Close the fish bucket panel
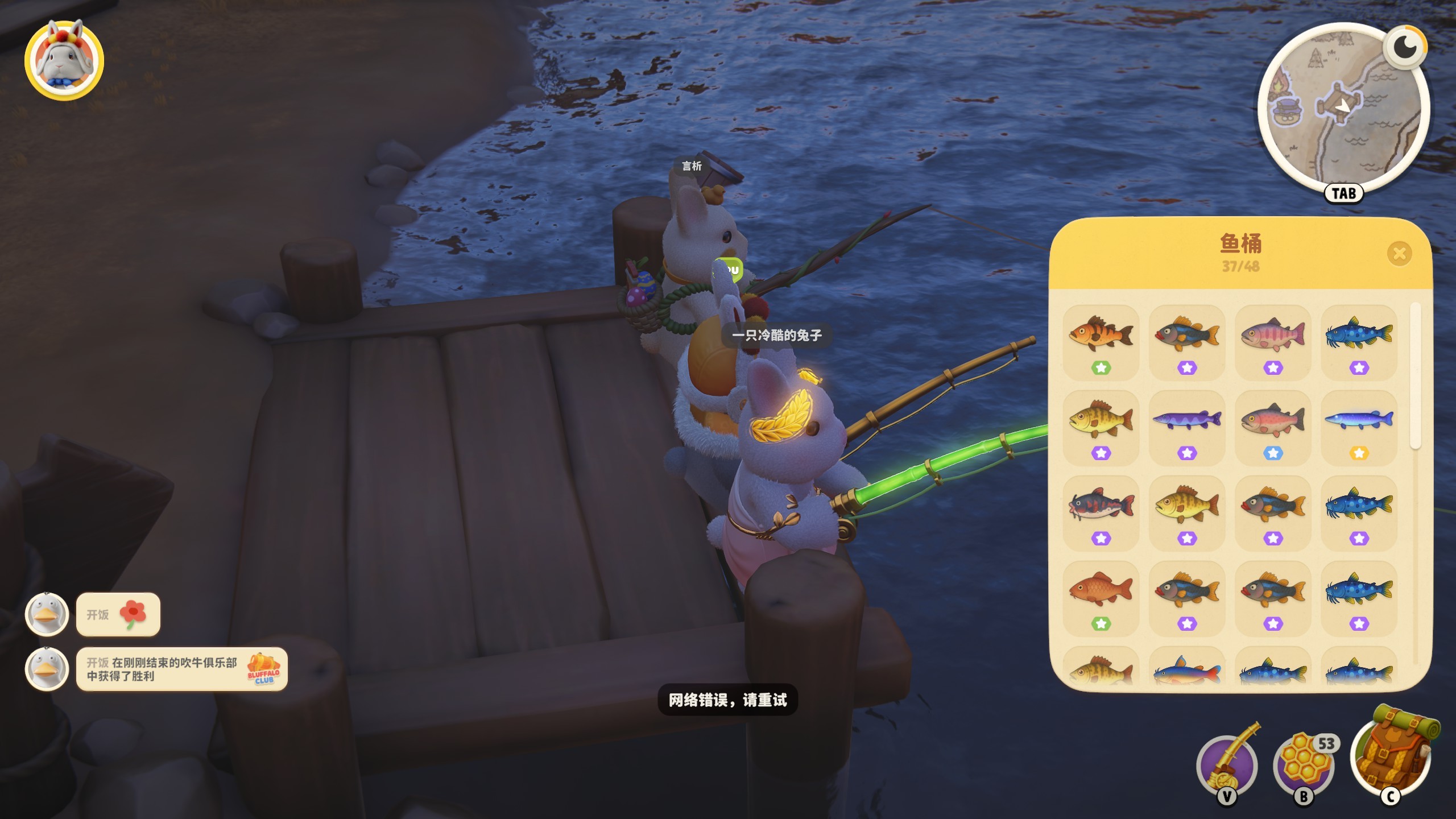The width and height of the screenshot is (1456, 819). [1399, 253]
